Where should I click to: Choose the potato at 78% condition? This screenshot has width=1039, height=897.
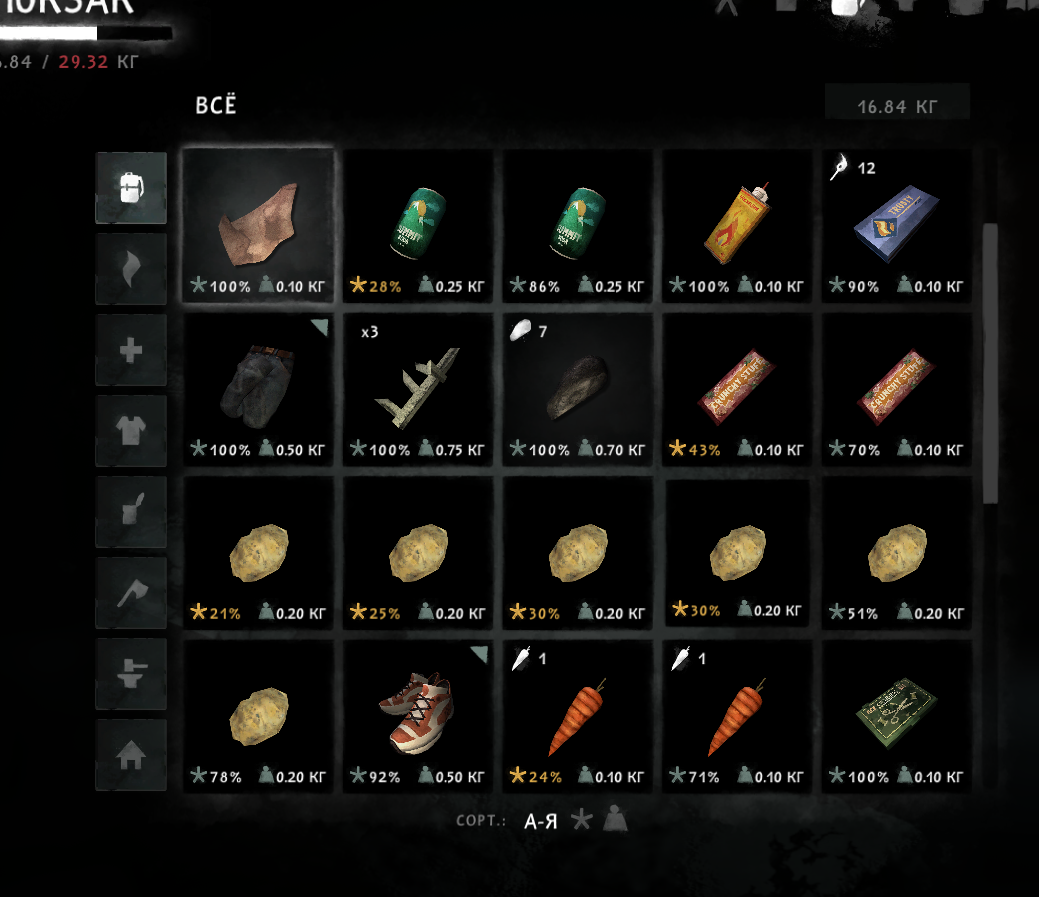(258, 714)
